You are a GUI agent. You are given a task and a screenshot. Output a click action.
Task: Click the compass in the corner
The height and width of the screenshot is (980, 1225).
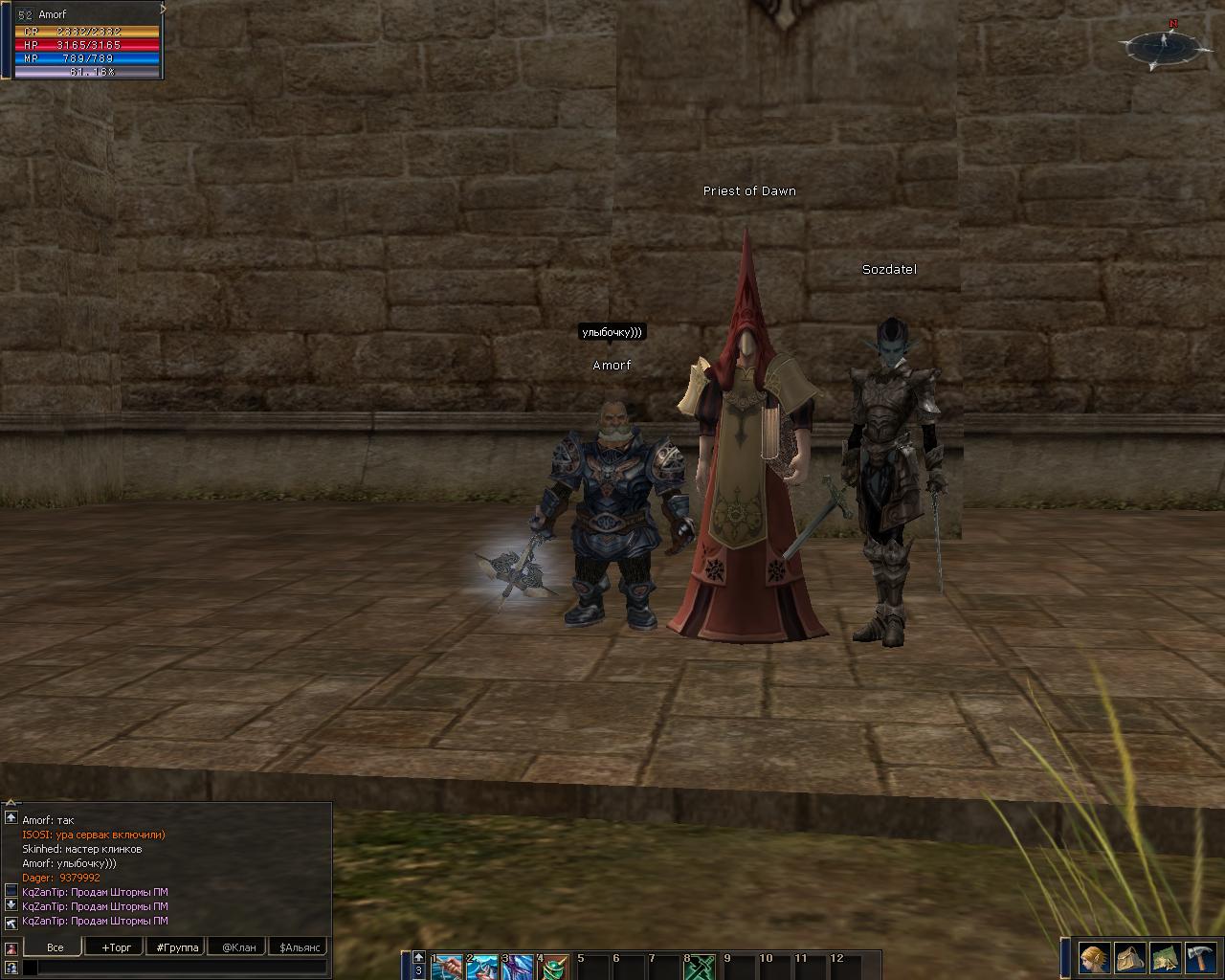(x=1165, y=44)
